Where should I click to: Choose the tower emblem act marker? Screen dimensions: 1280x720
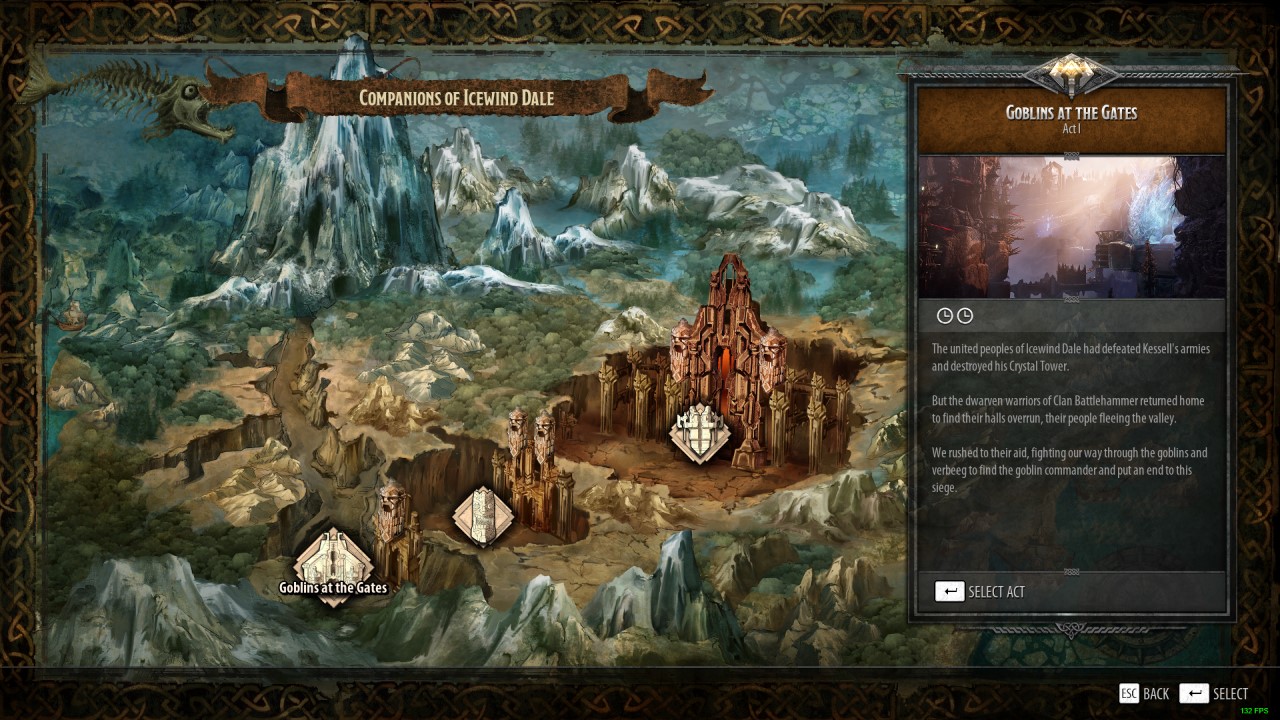pyautogui.click(x=483, y=516)
